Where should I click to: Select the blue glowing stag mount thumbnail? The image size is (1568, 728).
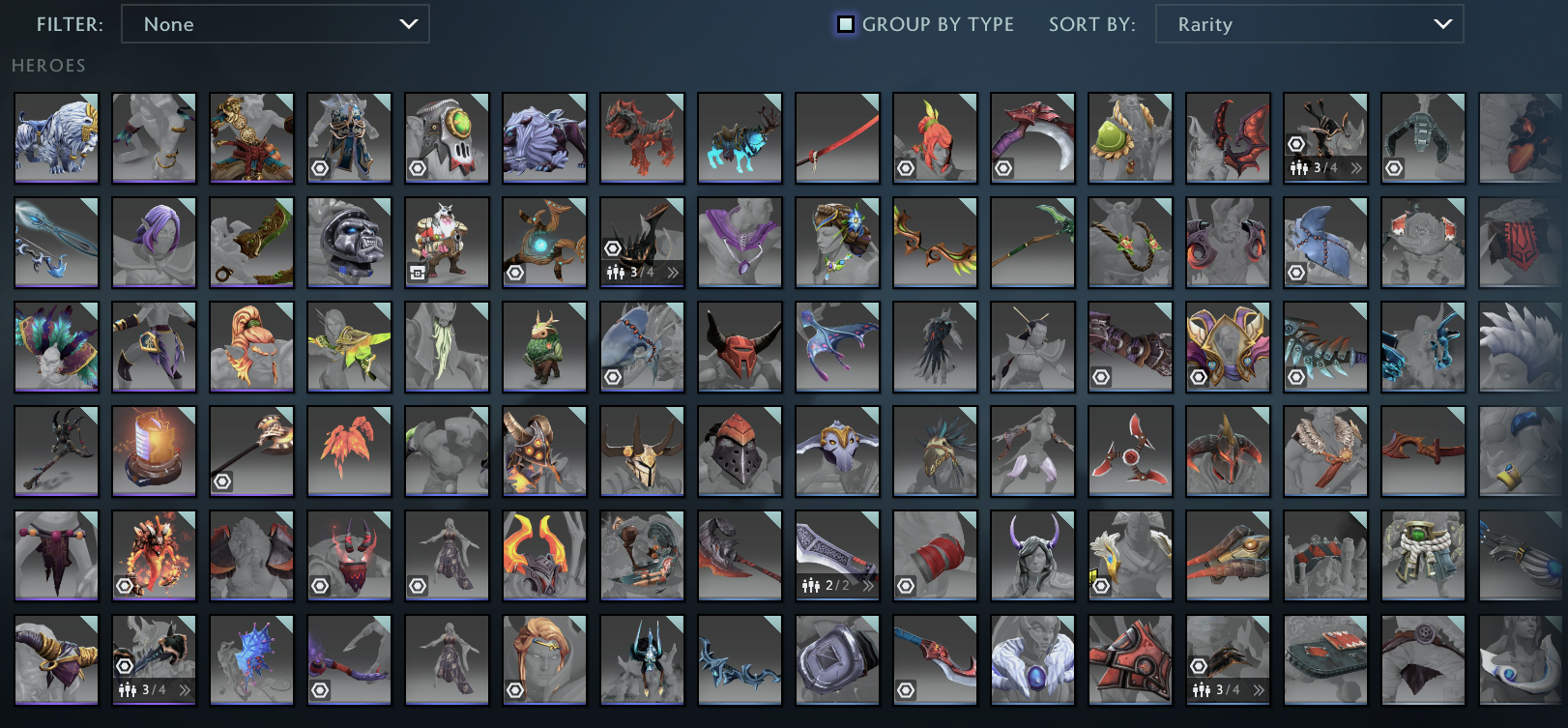tap(740, 137)
